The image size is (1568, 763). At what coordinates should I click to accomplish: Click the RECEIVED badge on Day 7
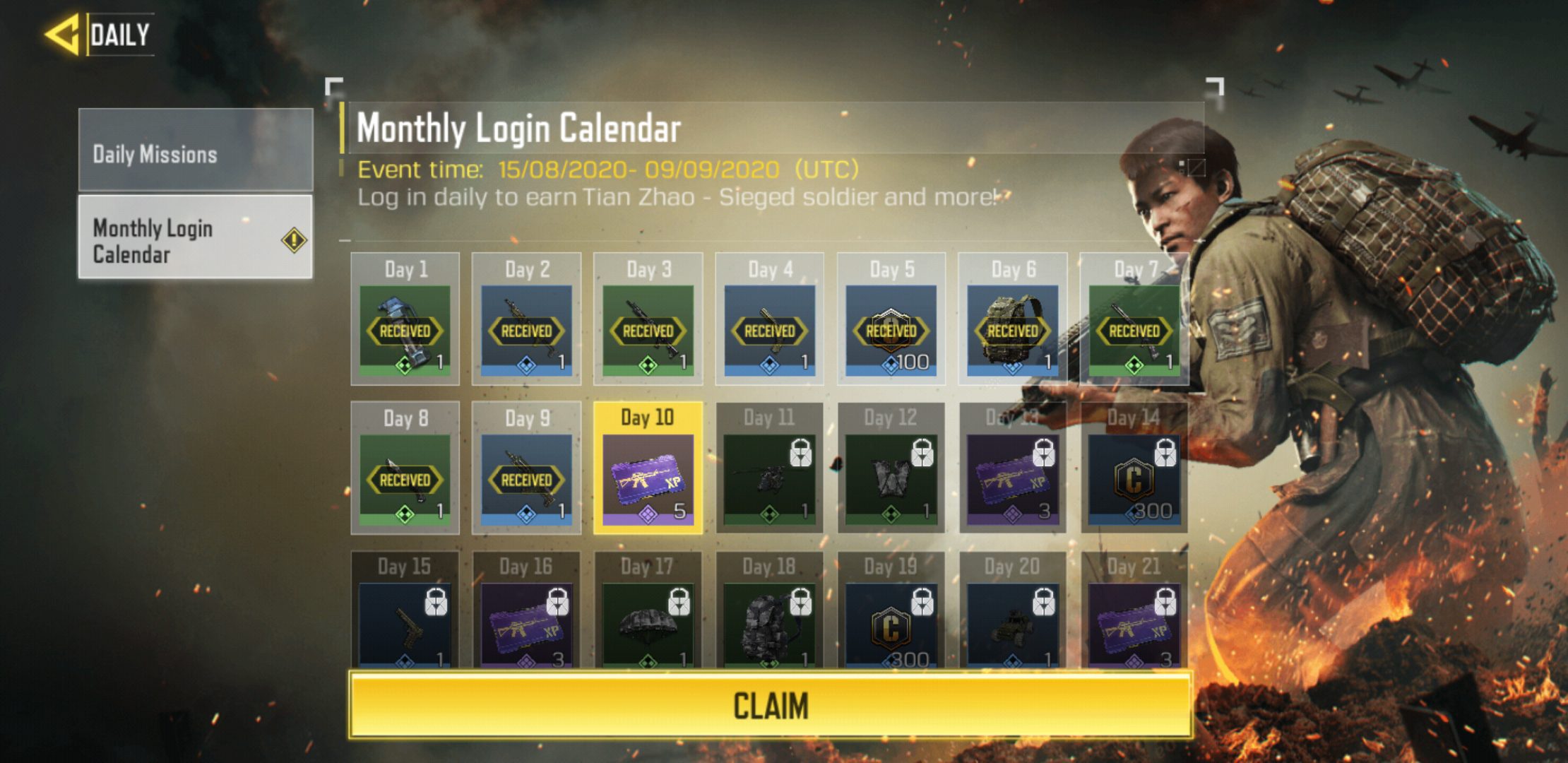1135,329
